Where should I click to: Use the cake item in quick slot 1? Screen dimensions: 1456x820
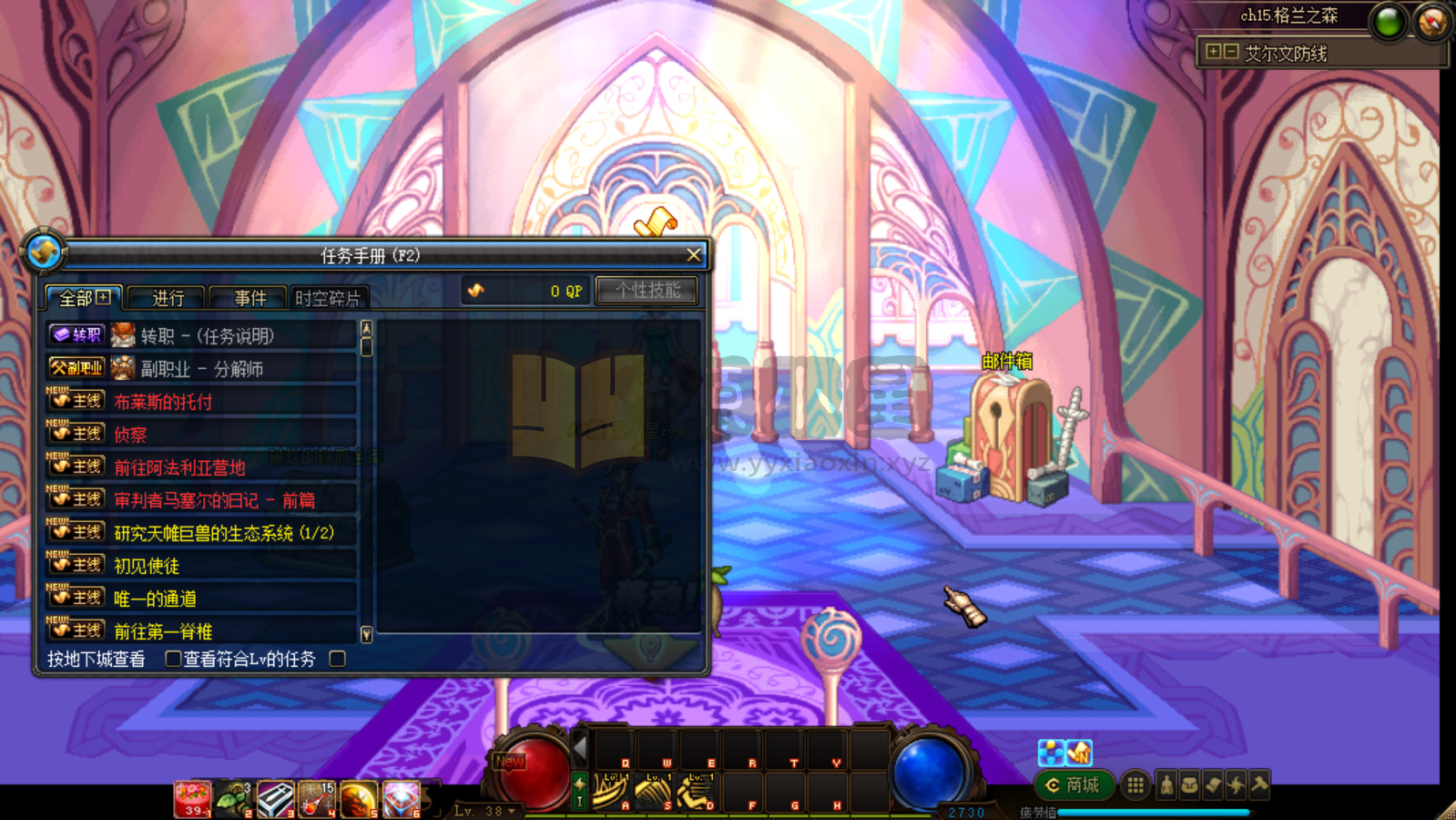pos(192,798)
